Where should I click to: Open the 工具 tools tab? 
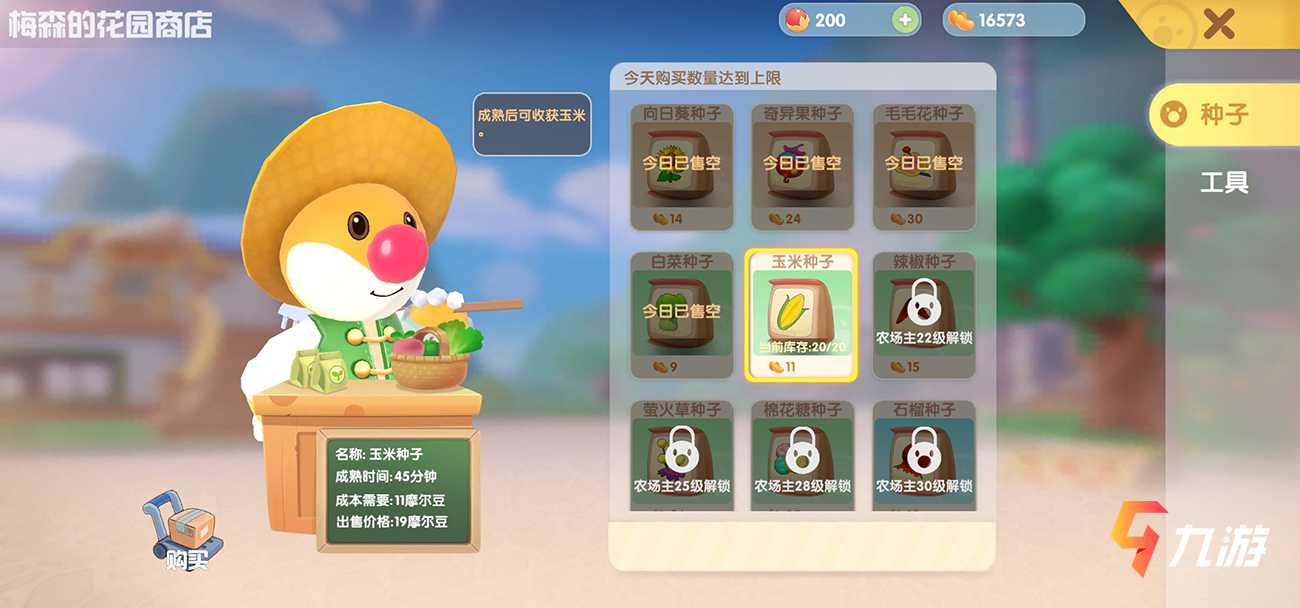(1224, 183)
